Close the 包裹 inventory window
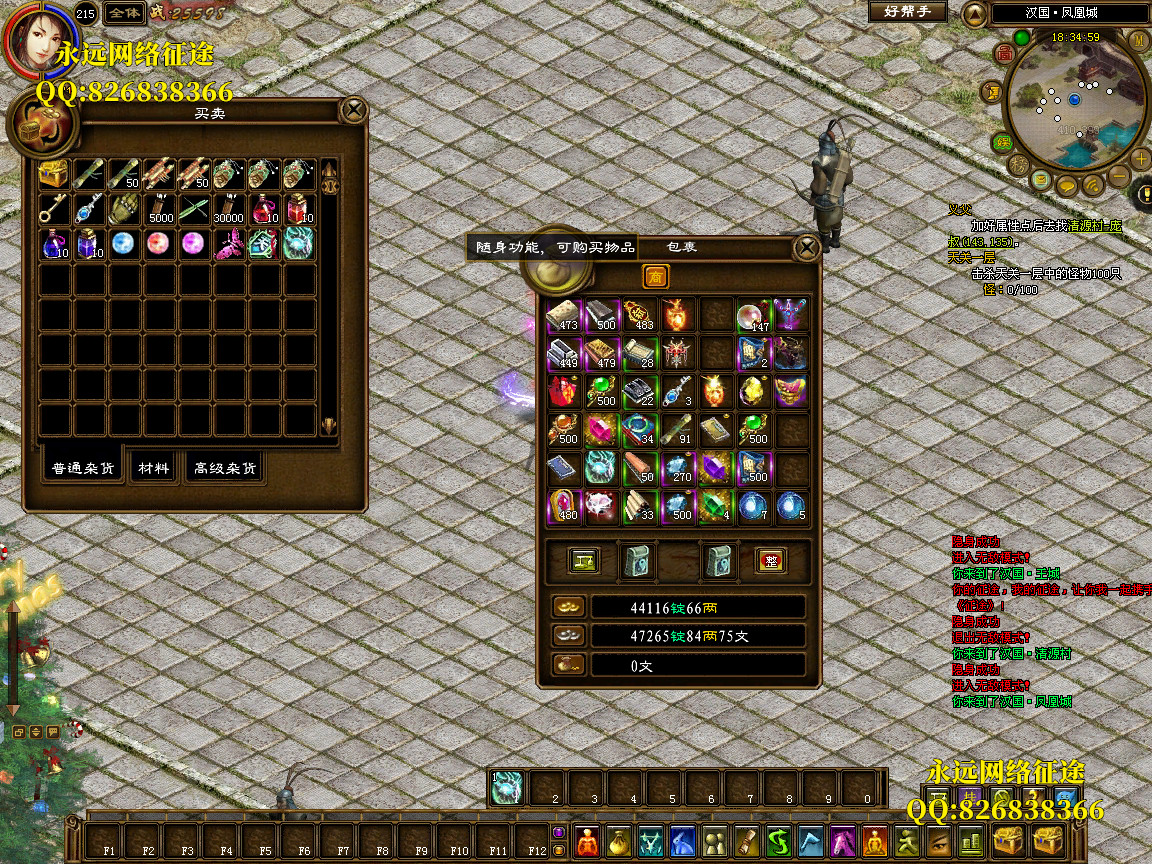The width and height of the screenshot is (1152, 864). click(x=806, y=247)
